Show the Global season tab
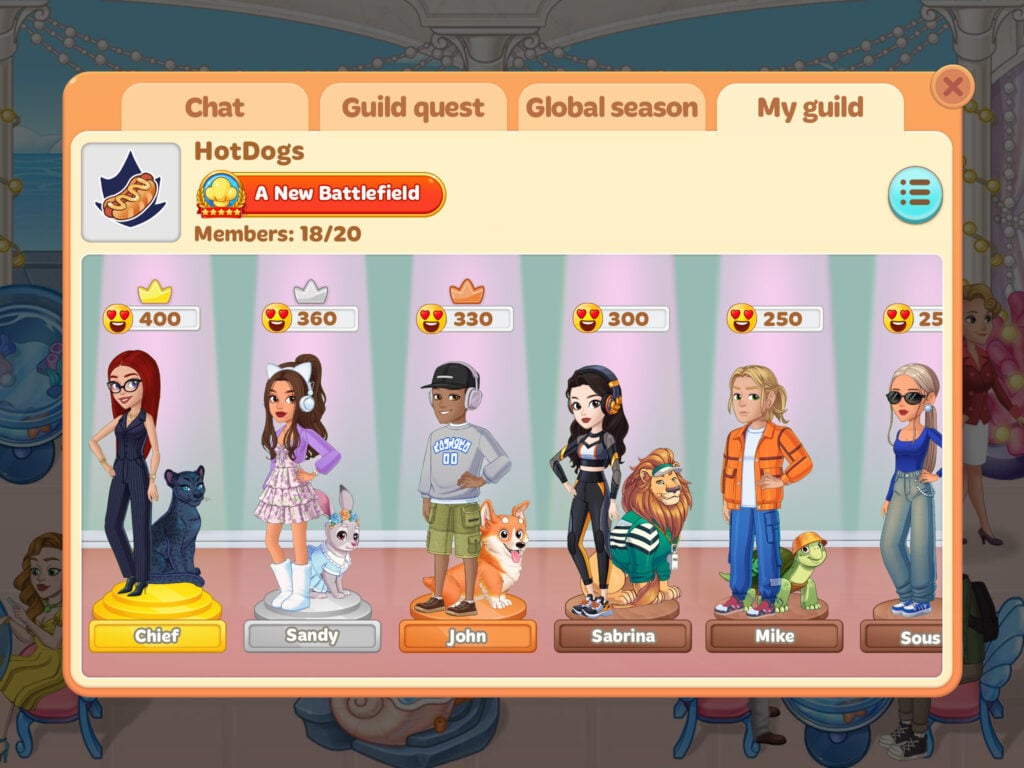This screenshot has width=1024, height=768. 611,108
